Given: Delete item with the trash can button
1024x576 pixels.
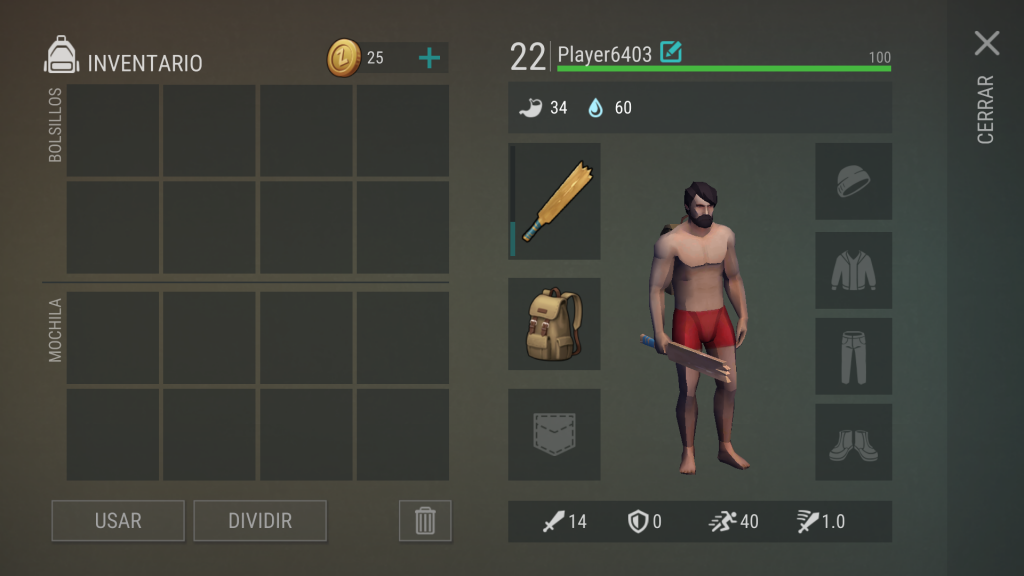Looking at the screenshot, I should point(425,521).
